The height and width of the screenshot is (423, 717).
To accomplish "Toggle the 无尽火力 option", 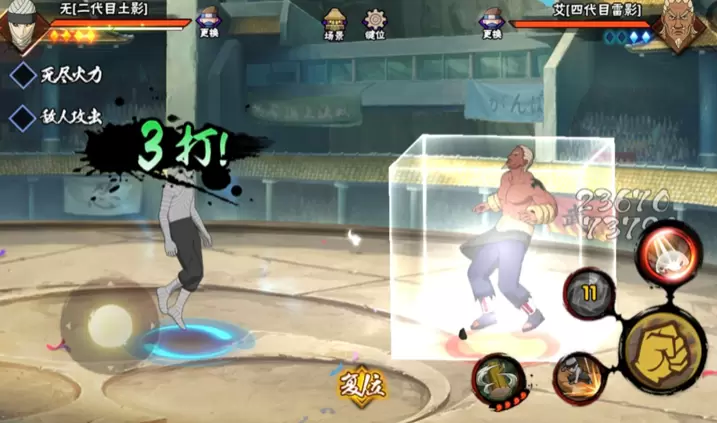I will [23, 74].
